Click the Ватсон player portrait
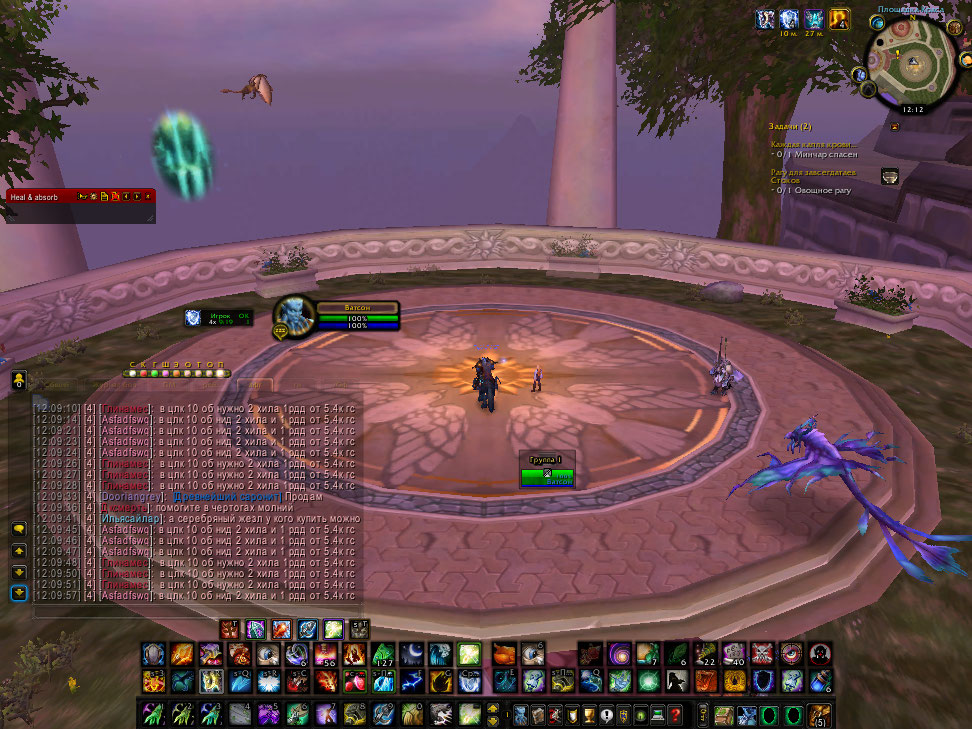This screenshot has height=729, width=972. tap(294, 316)
